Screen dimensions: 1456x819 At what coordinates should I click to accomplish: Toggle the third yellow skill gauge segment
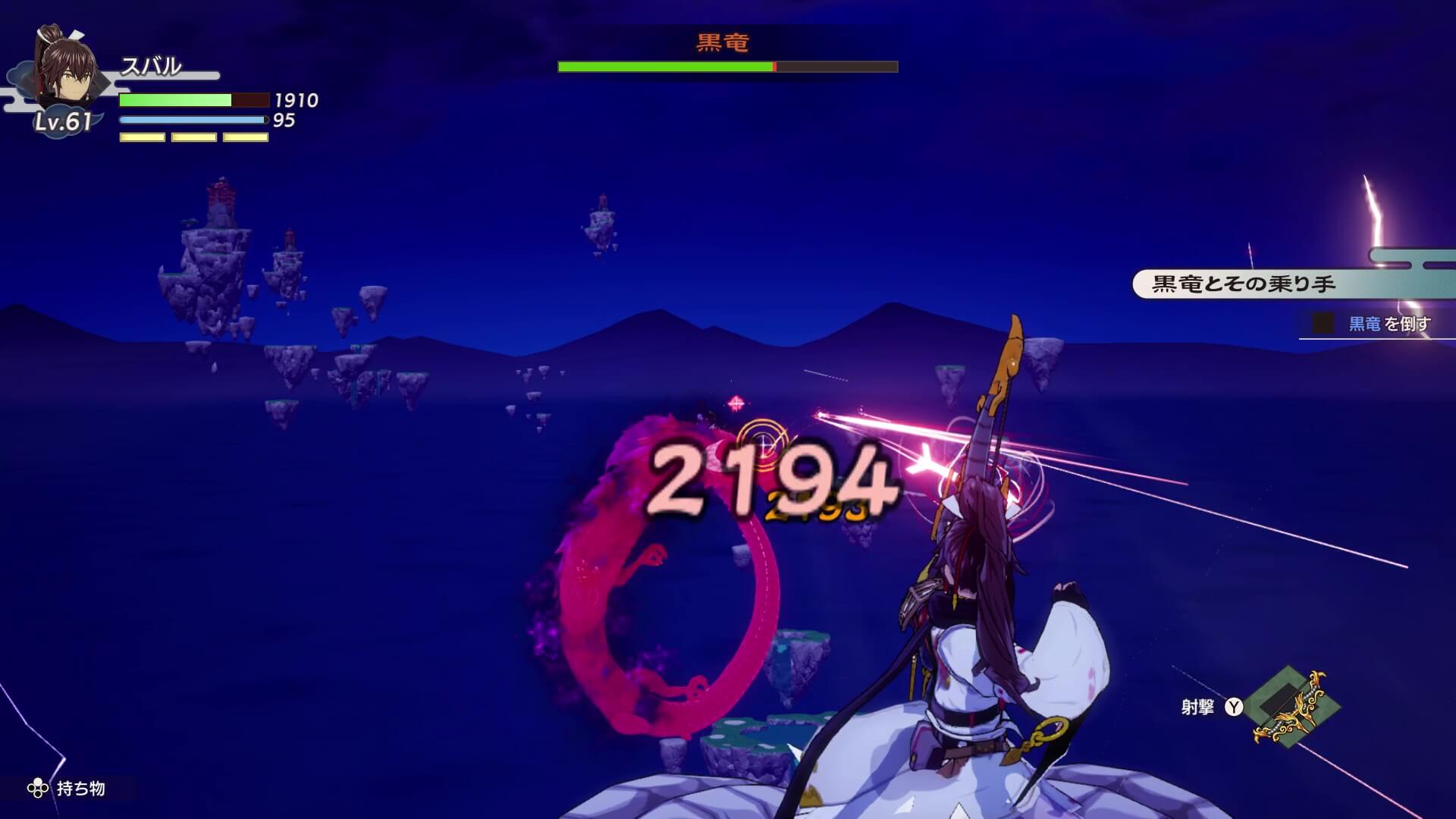pos(244,136)
